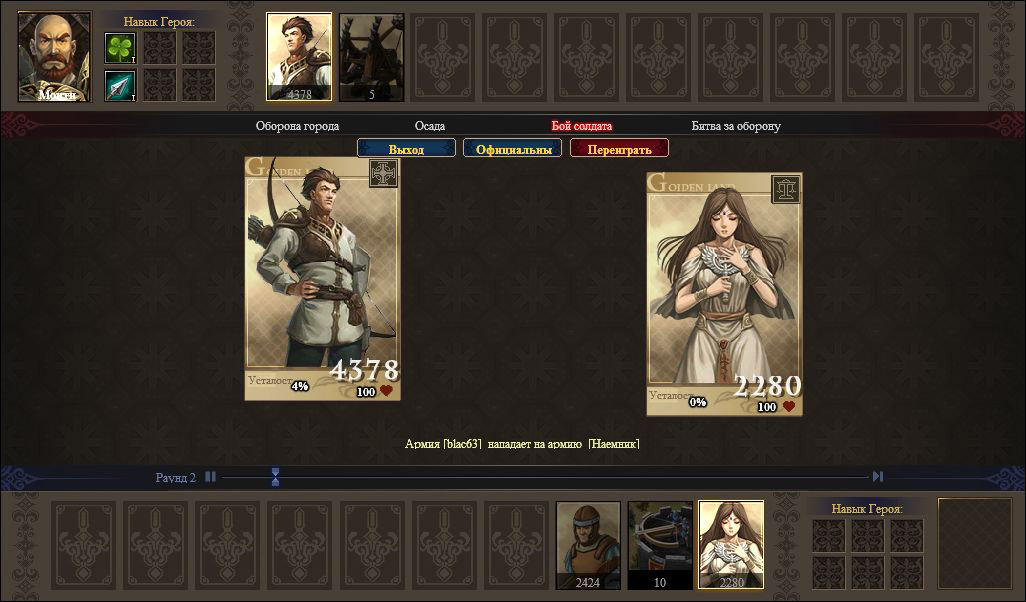The image size is (1026, 602).
Task: Replay the battle with Переиграть
Action: coord(619,149)
